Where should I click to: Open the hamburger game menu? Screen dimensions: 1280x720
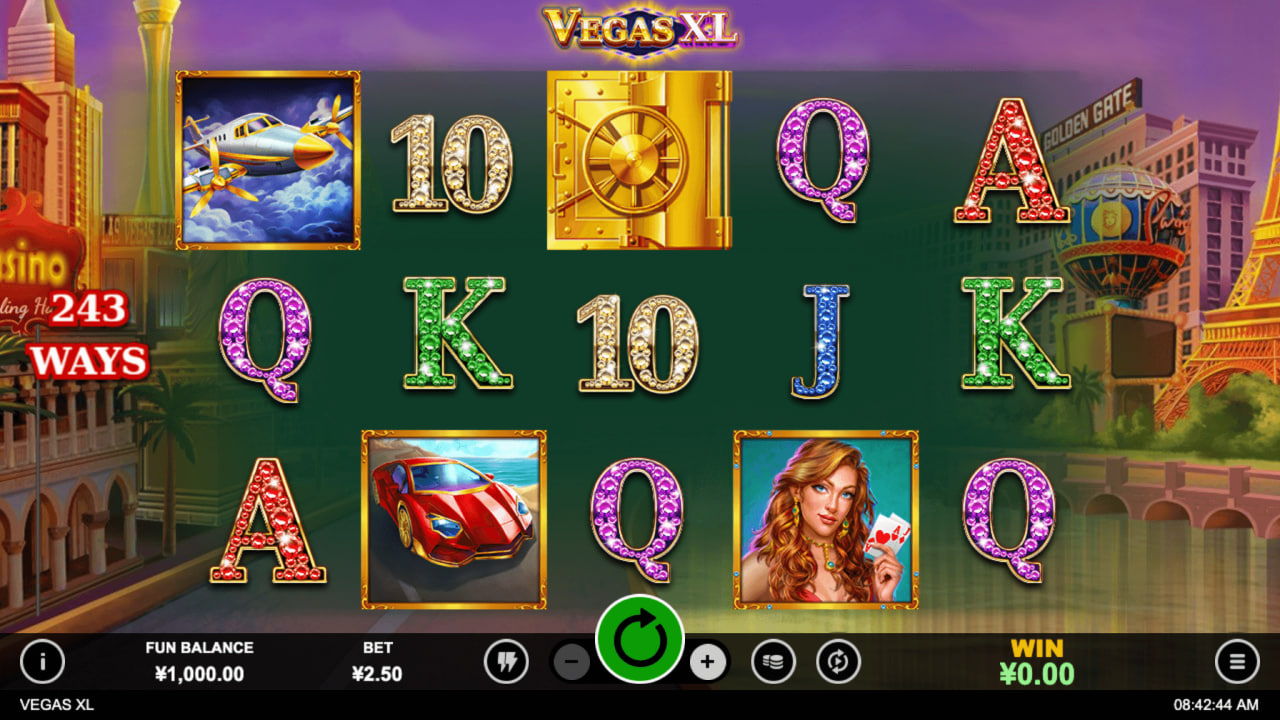point(1237,662)
